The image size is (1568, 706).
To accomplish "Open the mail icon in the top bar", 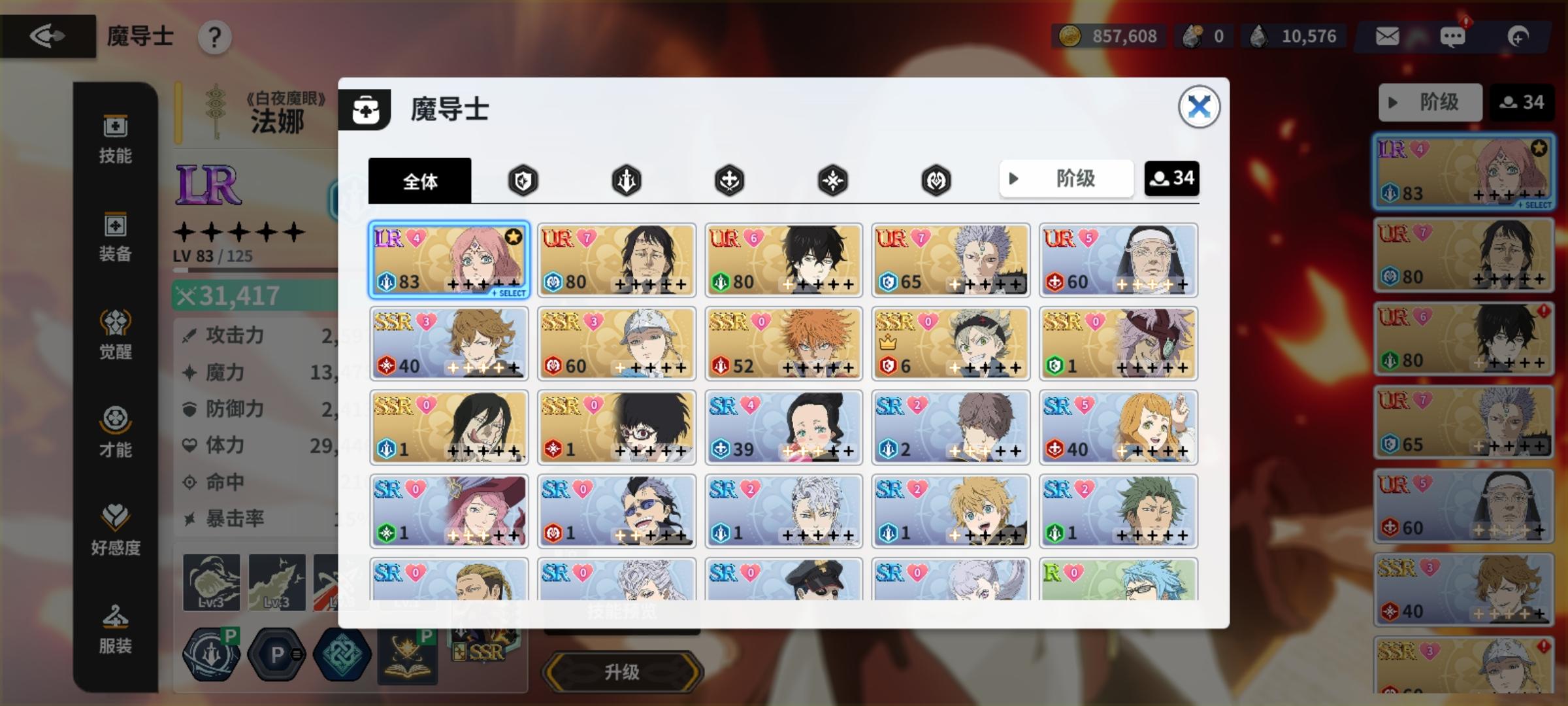I will click(x=1387, y=36).
